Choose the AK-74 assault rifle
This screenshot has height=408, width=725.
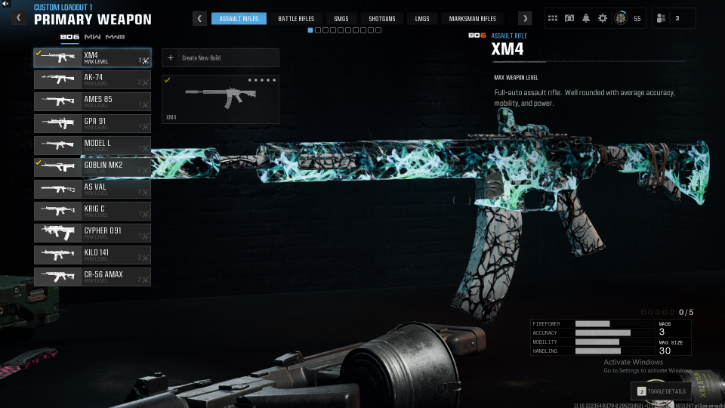(x=92, y=80)
